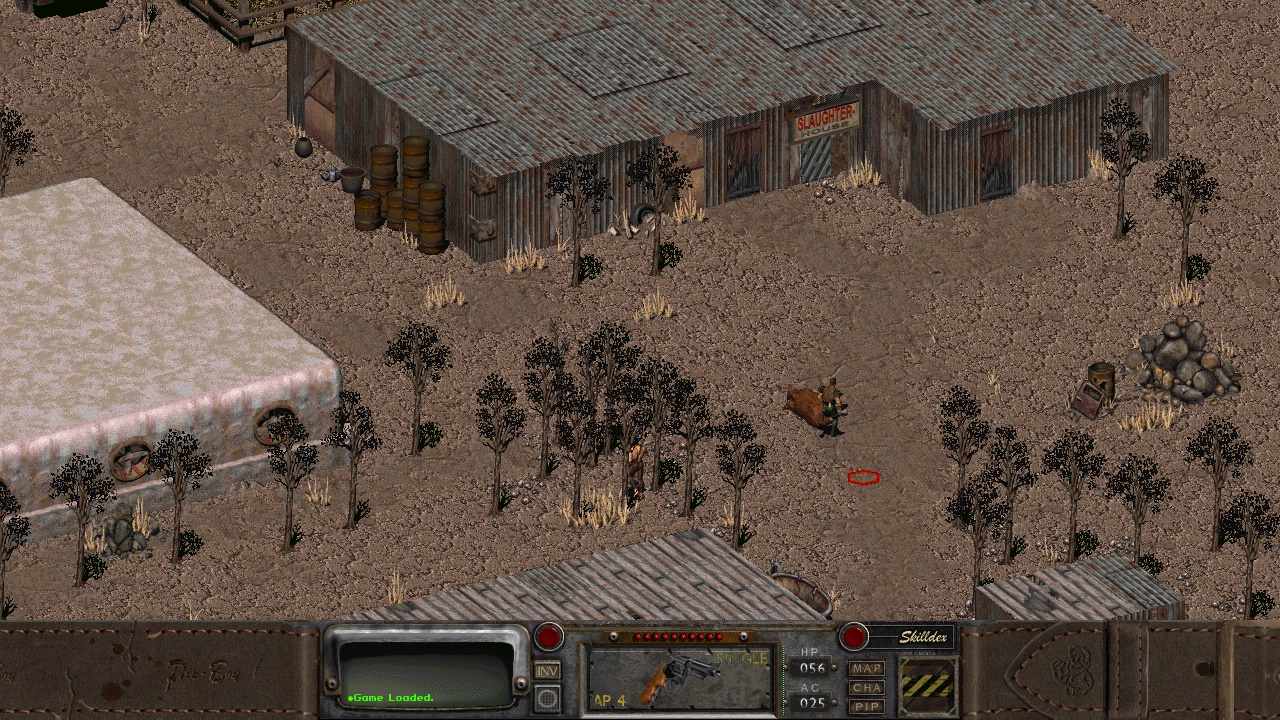Switch active hand with the red button left of the weapon

[x=548, y=637]
